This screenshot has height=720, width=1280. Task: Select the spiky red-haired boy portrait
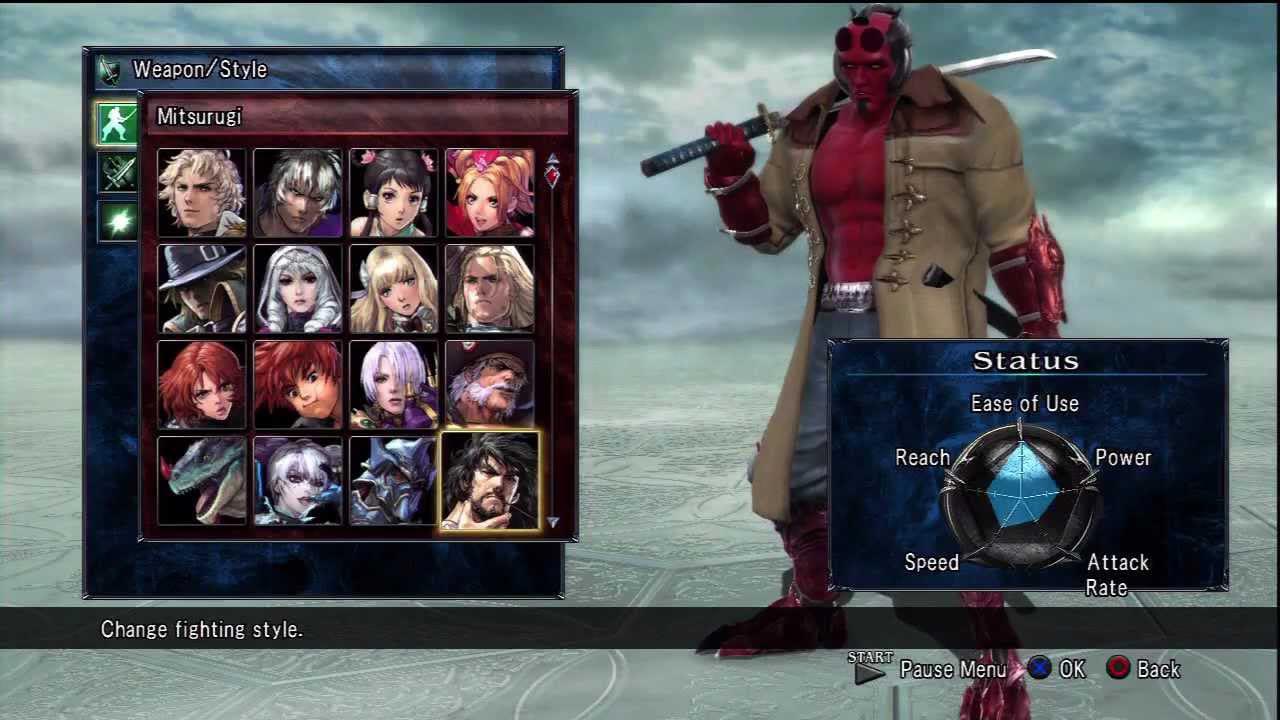pos(297,384)
